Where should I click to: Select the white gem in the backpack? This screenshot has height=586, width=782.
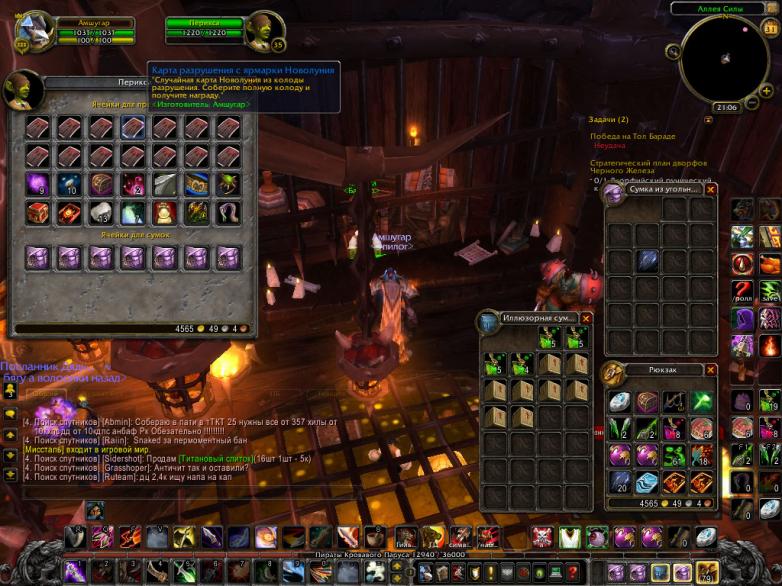point(620,402)
